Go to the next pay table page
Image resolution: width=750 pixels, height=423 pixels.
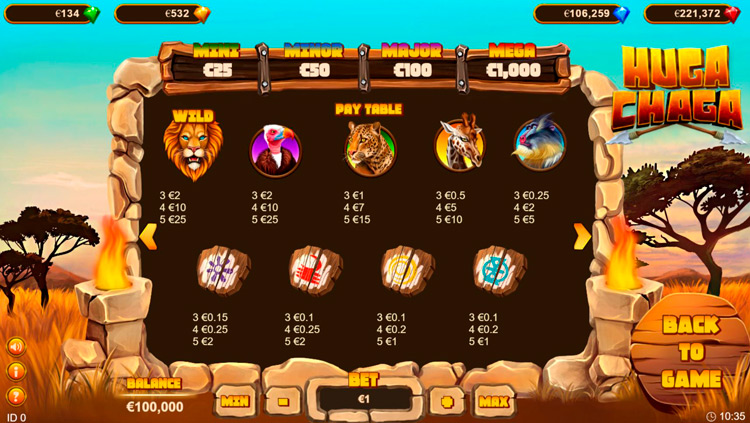[581, 237]
